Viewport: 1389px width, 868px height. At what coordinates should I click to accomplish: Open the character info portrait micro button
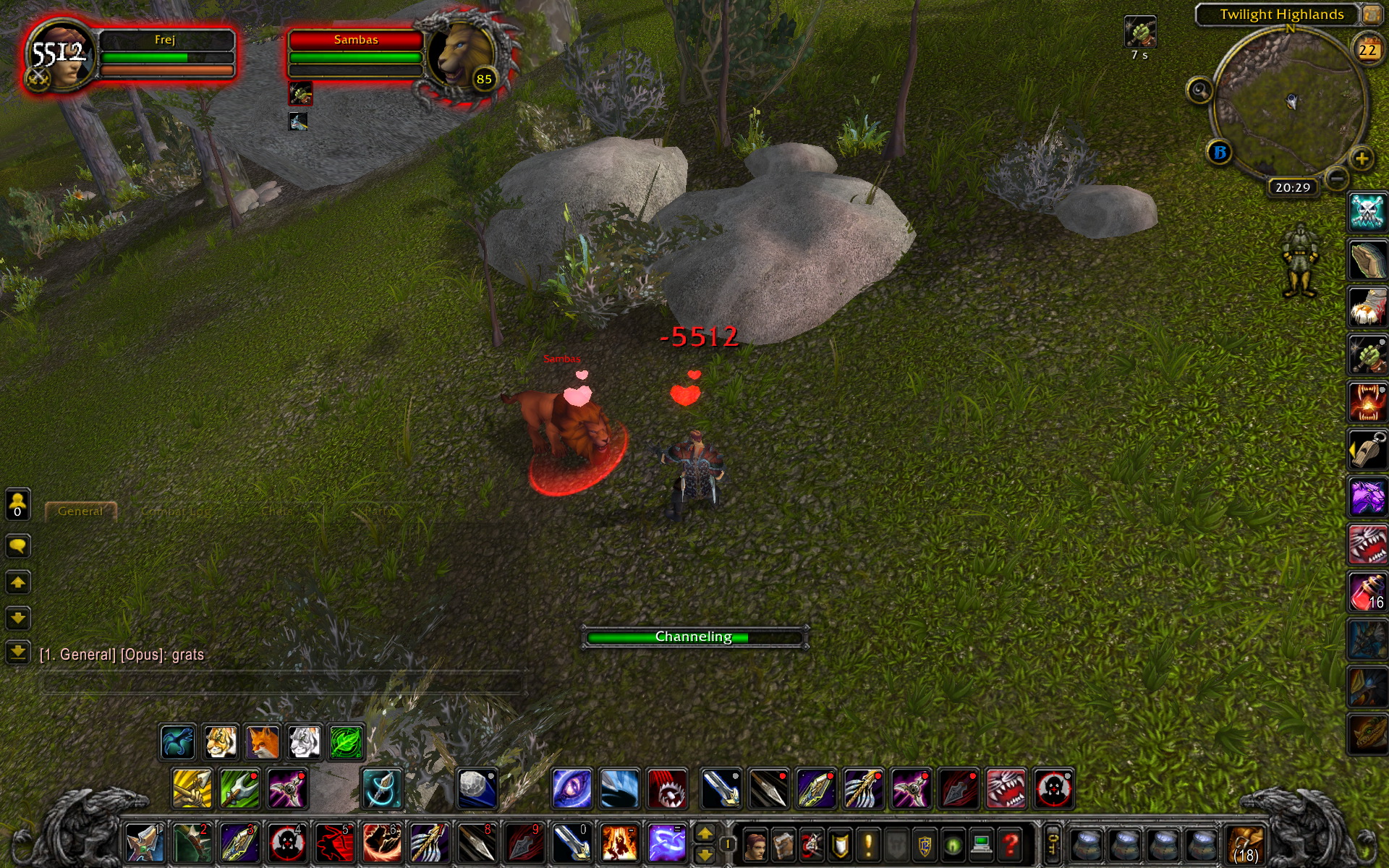[755, 844]
